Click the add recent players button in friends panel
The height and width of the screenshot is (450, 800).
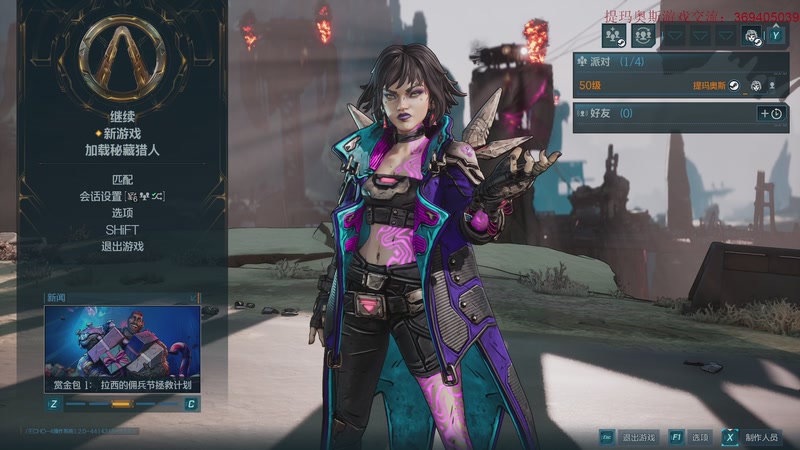tap(771, 113)
